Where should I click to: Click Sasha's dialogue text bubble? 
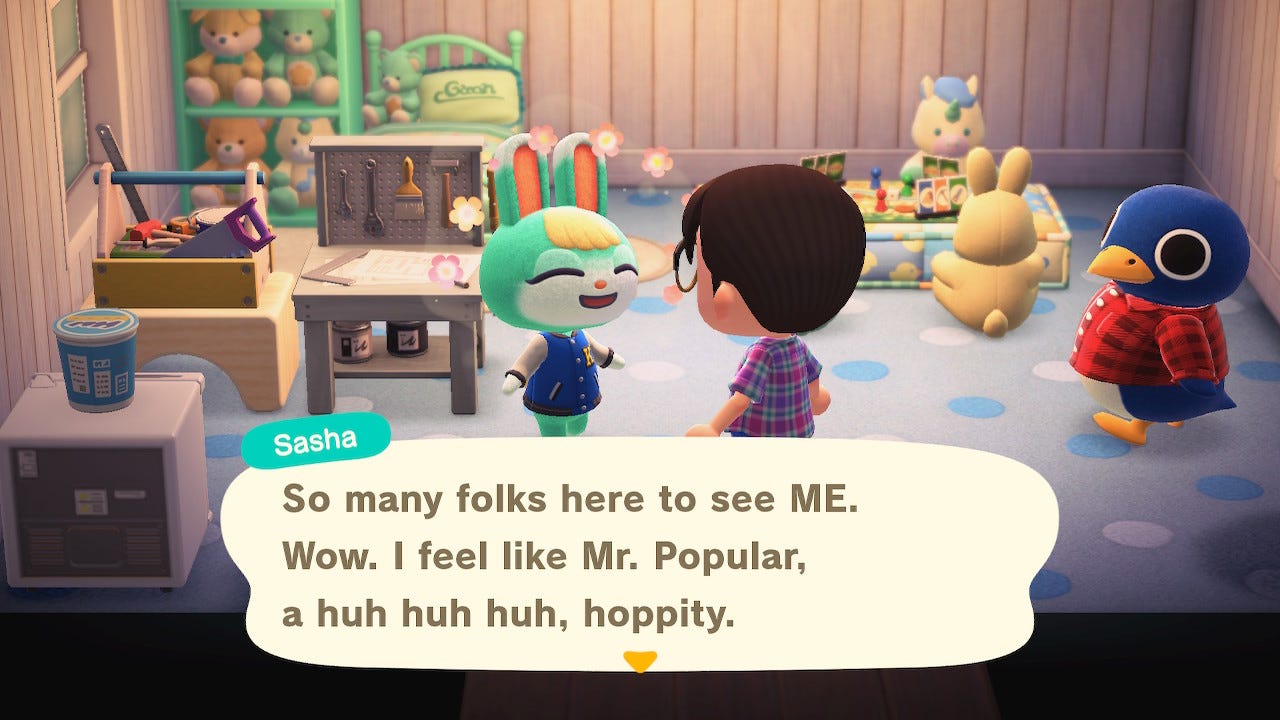click(x=640, y=556)
